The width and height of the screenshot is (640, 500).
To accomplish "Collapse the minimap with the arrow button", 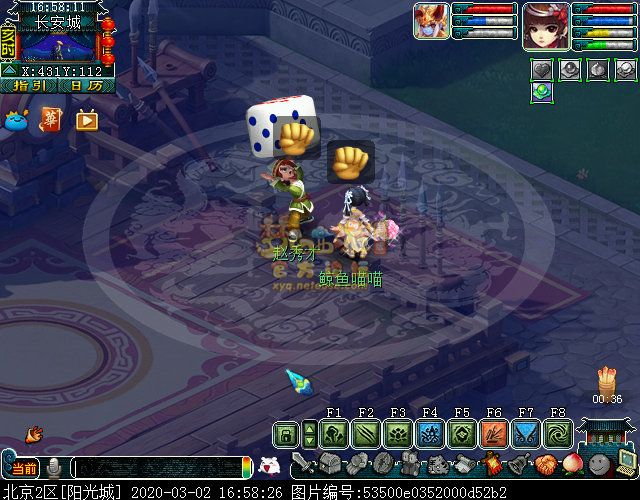I will tap(8, 71).
